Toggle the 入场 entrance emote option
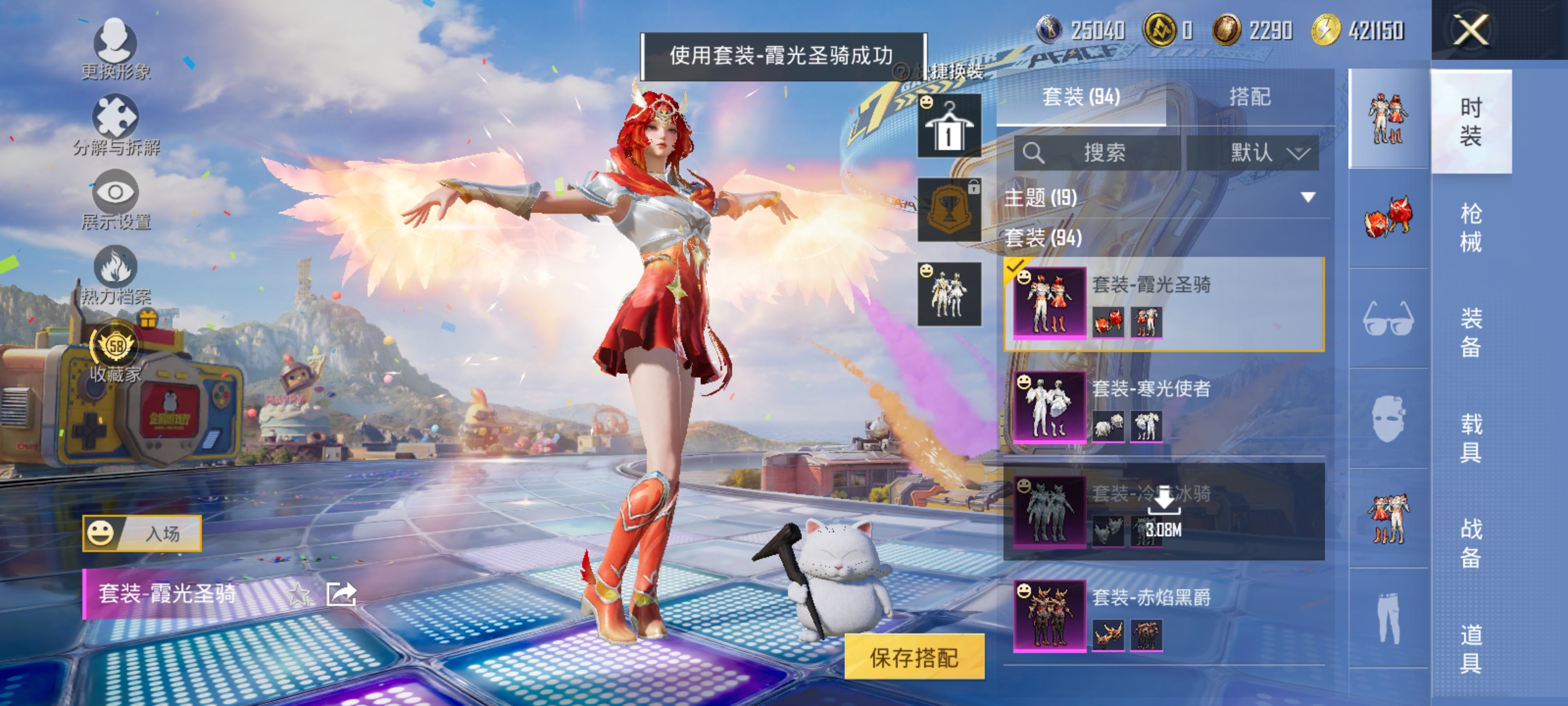 click(140, 534)
